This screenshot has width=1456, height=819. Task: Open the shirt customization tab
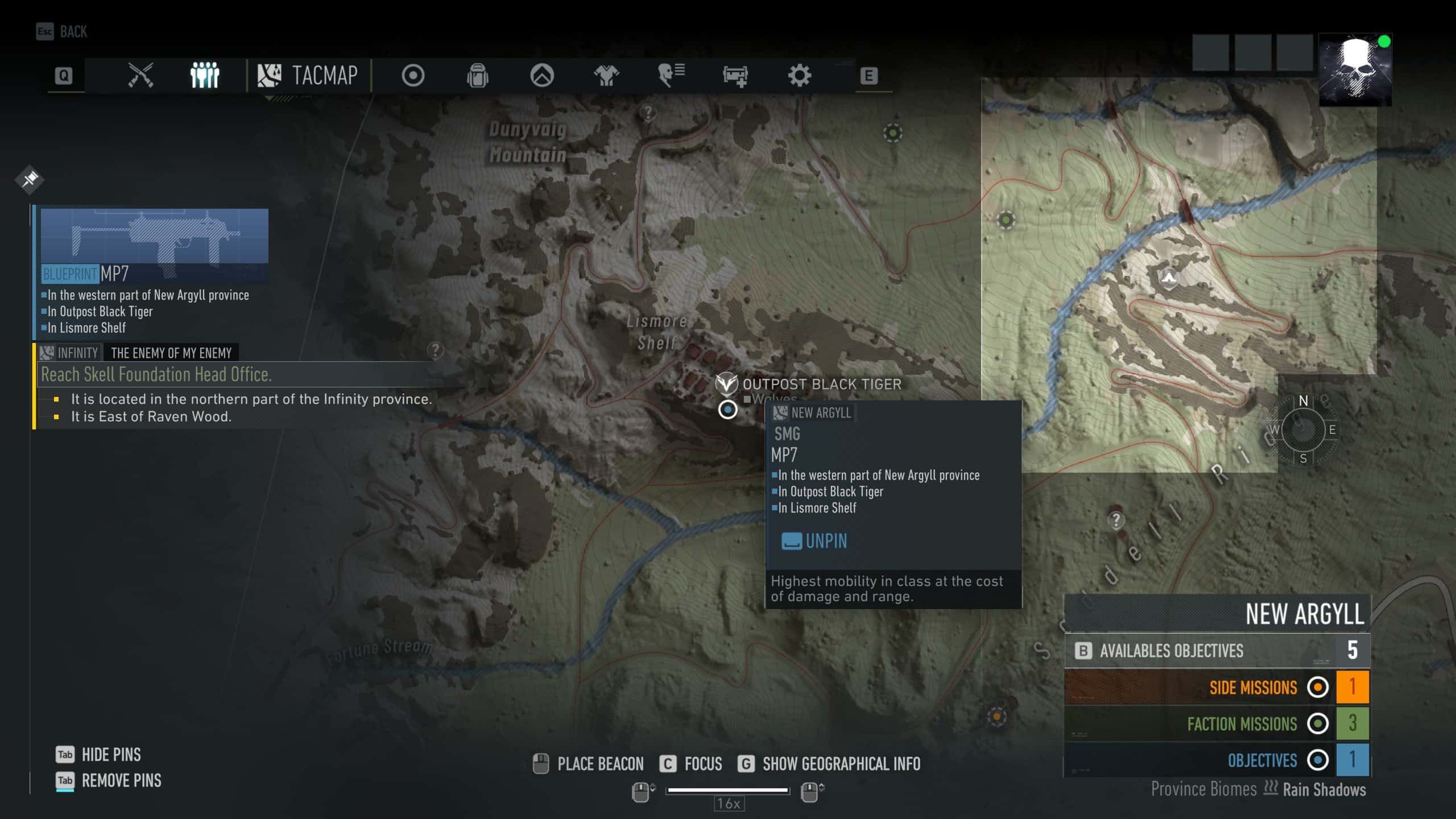(606, 75)
